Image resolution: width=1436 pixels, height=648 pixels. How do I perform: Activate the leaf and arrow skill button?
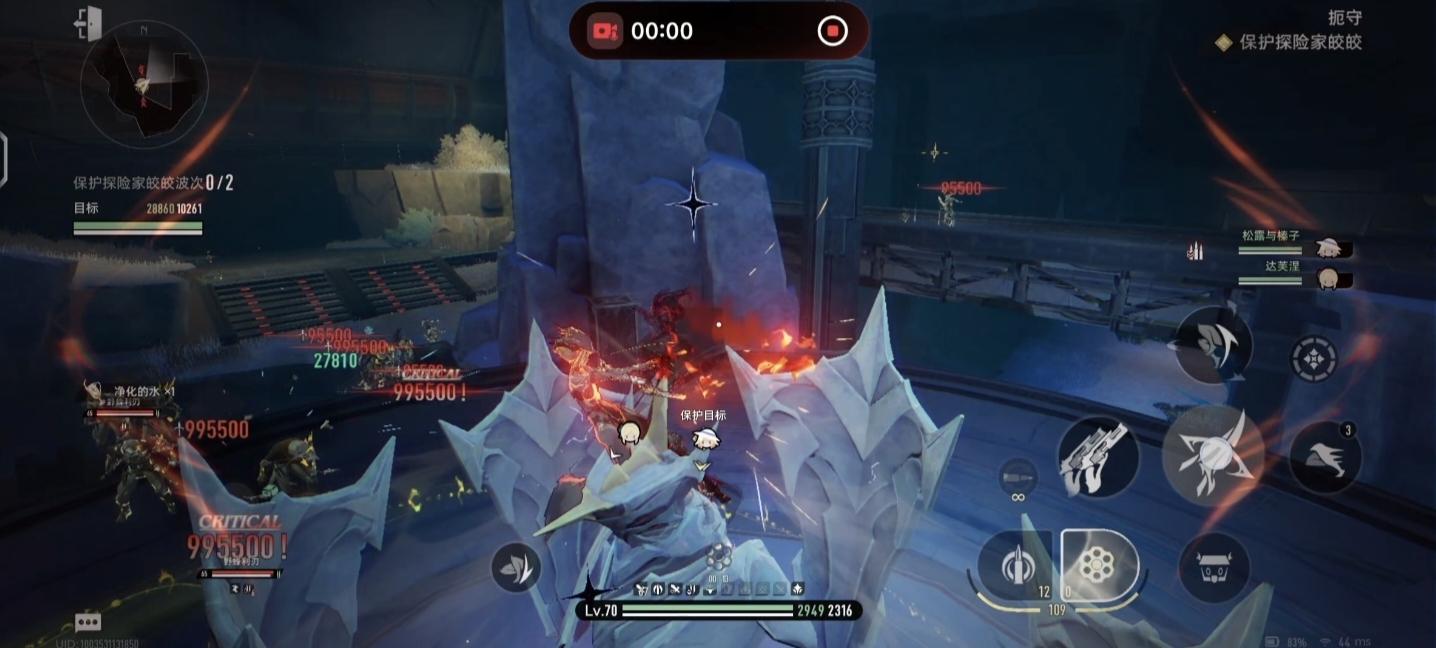(x=516, y=567)
